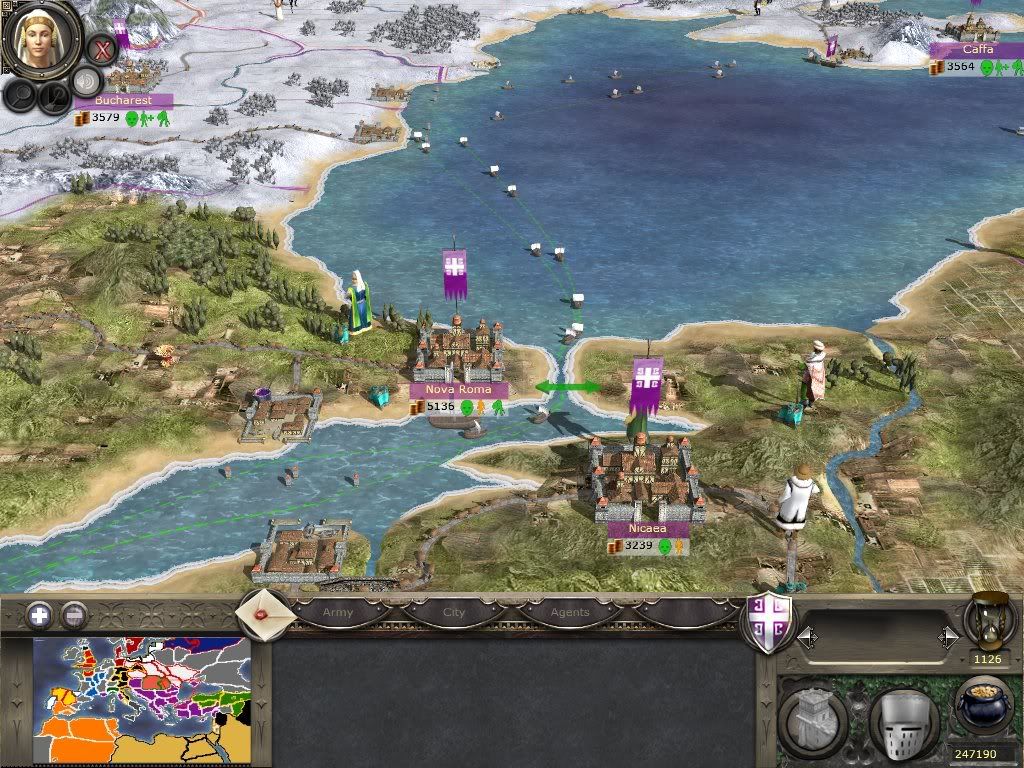The height and width of the screenshot is (768, 1024).
Task: Switch to the Army tab
Action: coord(338,611)
